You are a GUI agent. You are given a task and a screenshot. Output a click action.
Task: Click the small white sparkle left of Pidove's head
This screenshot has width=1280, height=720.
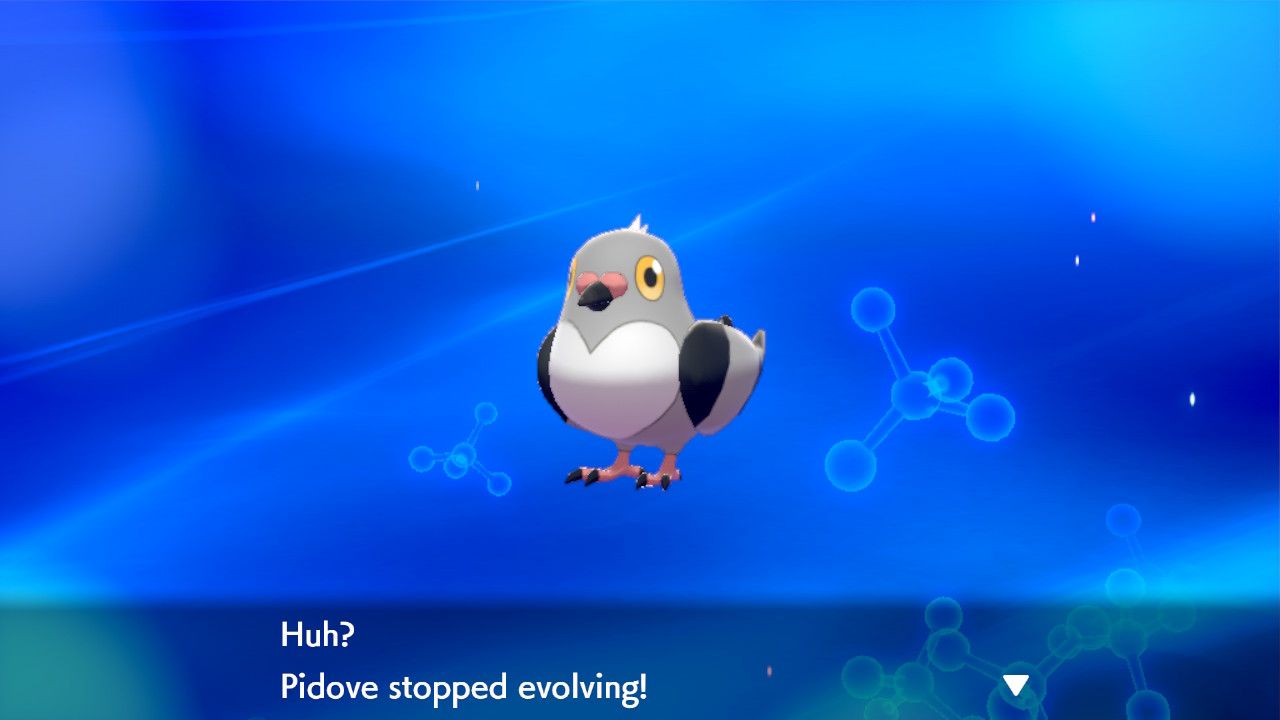(477, 185)
